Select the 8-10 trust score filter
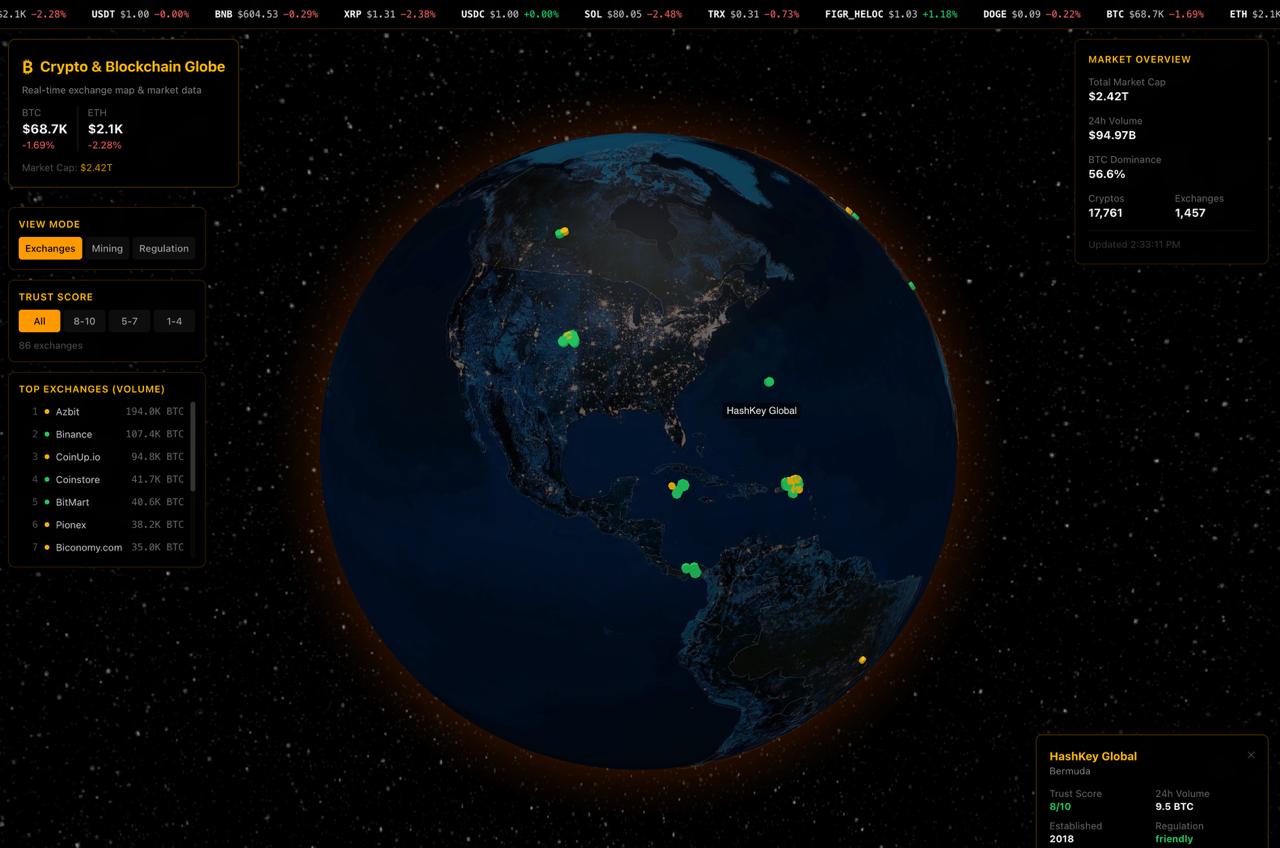The image size is (1280, 848). [x=84, y=321]
